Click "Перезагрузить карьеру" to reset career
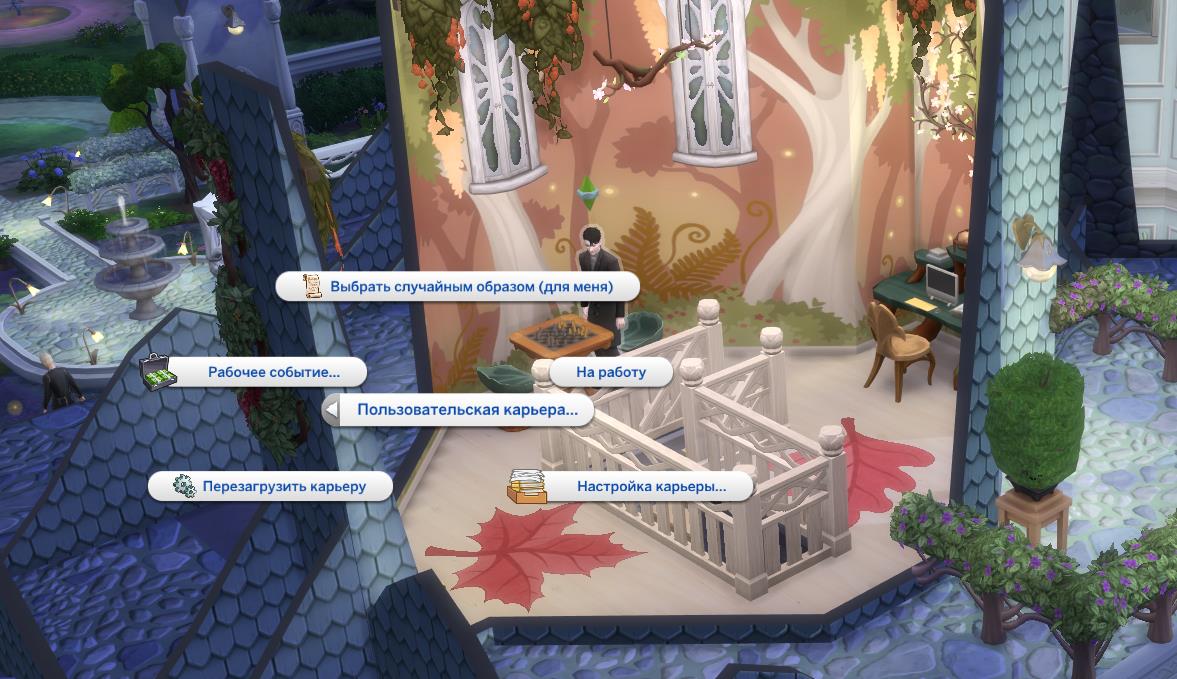Image resolution: width=1177 pixels, height=679 pixels. pos(283,487)
